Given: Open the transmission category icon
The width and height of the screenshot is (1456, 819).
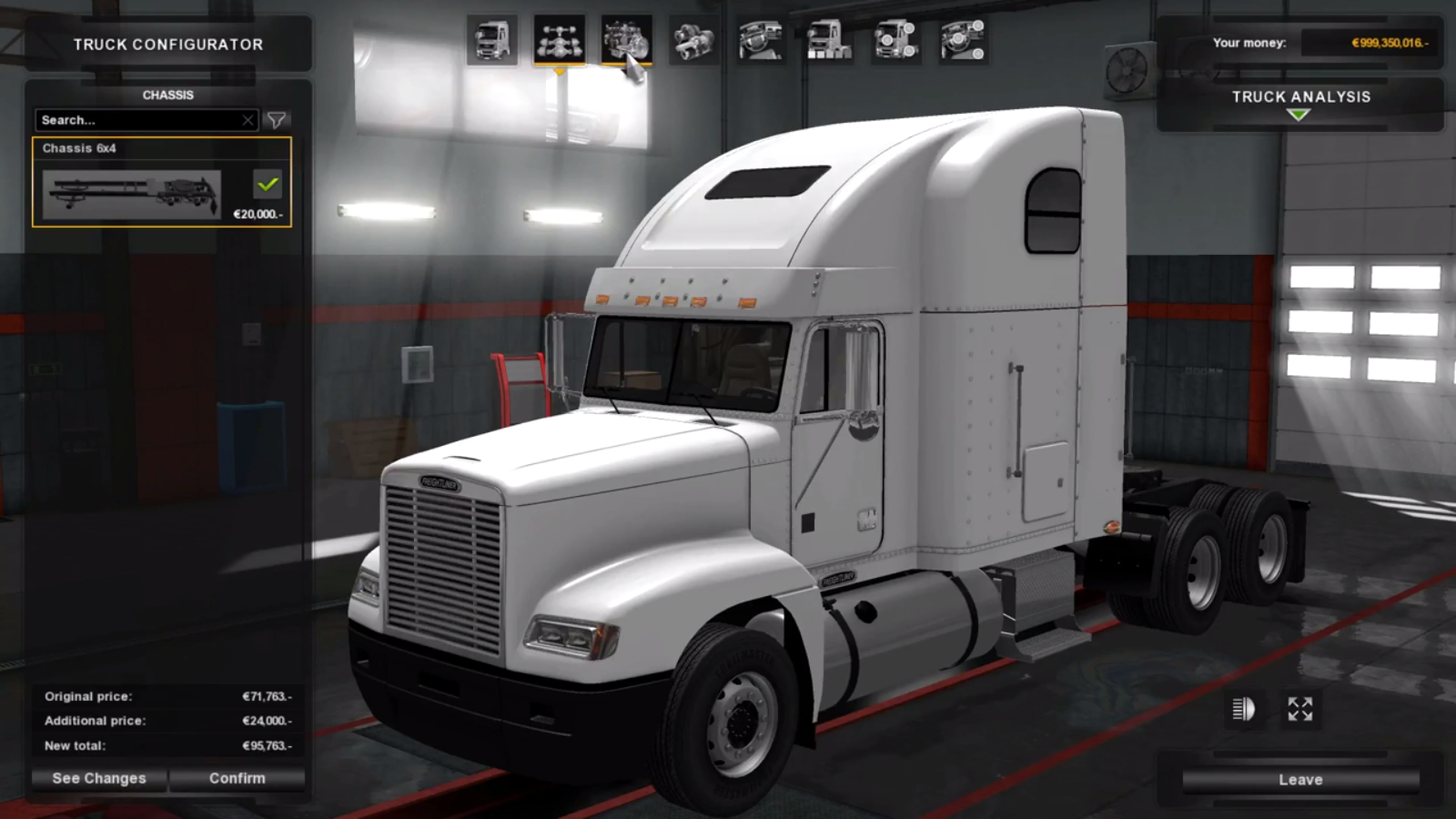Looking at the screenshot, I should pos(693,41).
